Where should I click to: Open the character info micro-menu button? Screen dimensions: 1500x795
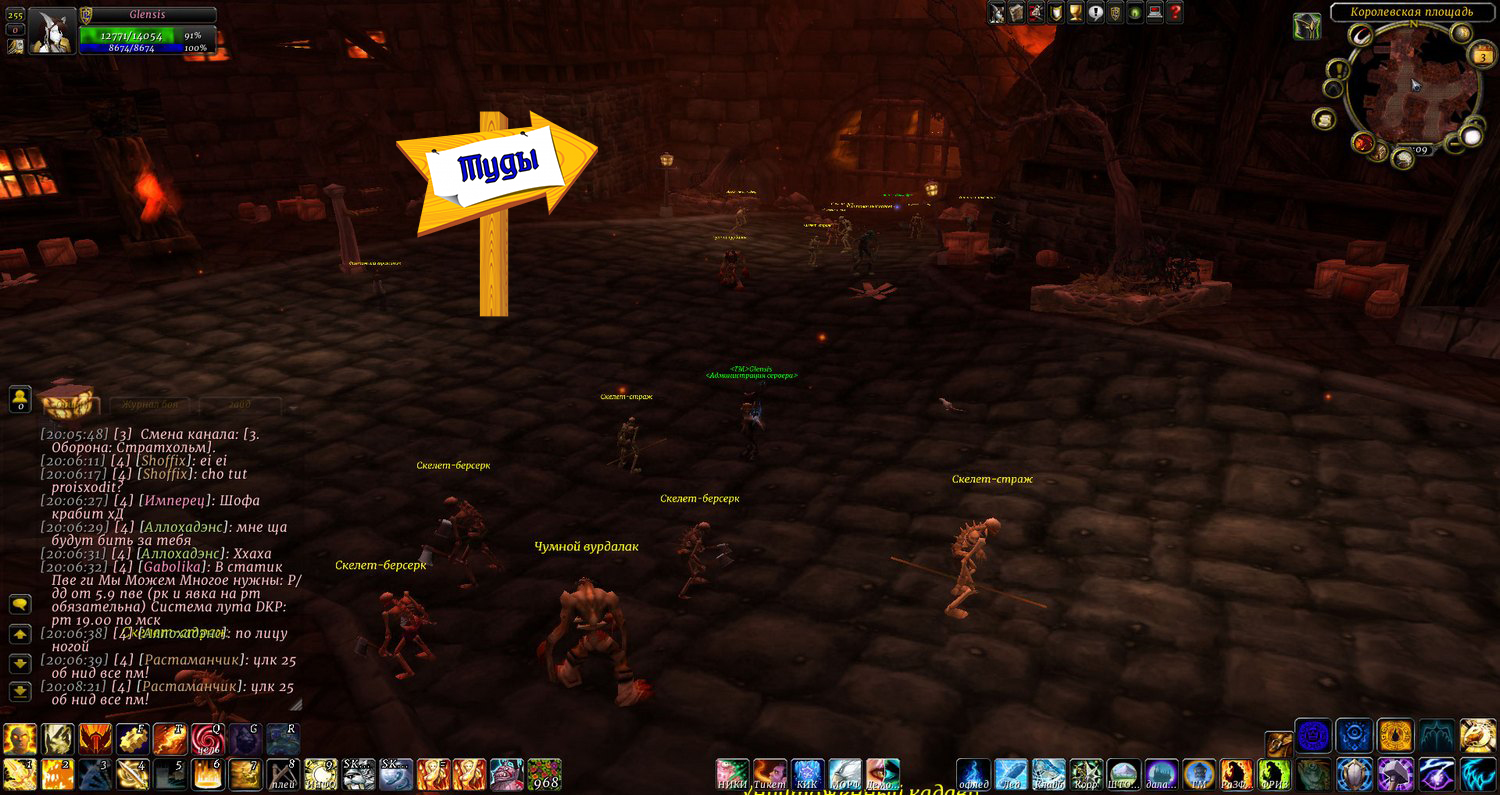click(997, 13)
